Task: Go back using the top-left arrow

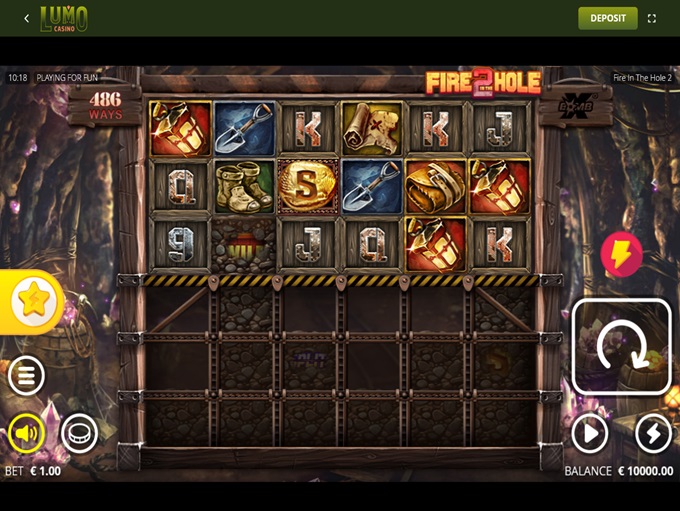Action: point(26,18)
